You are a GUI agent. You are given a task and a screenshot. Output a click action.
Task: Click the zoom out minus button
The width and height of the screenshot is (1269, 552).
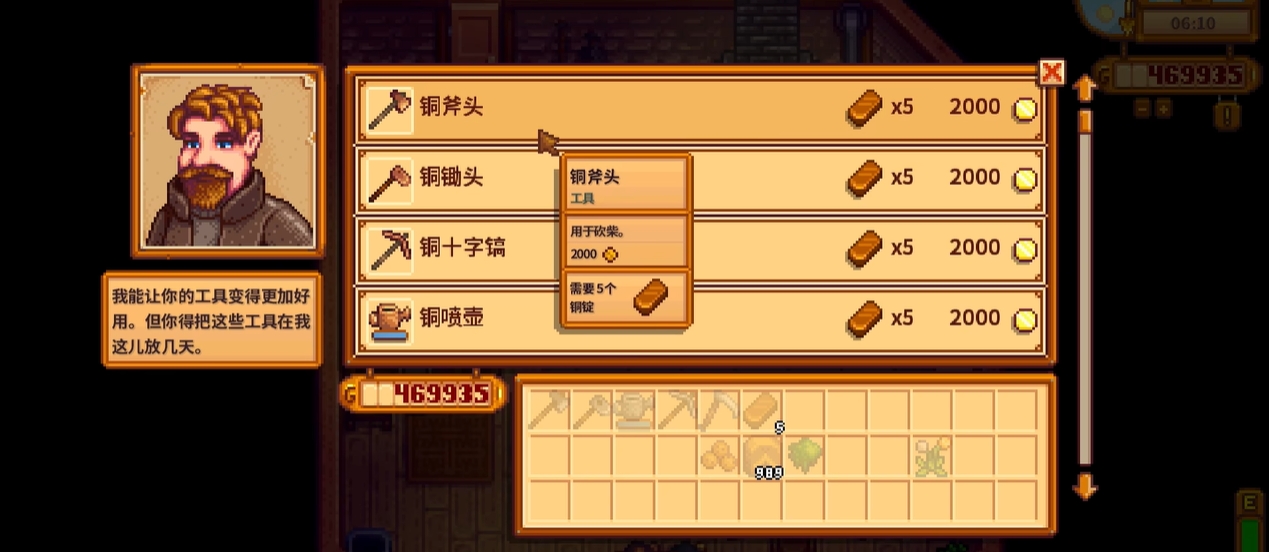pos(1141,109)
